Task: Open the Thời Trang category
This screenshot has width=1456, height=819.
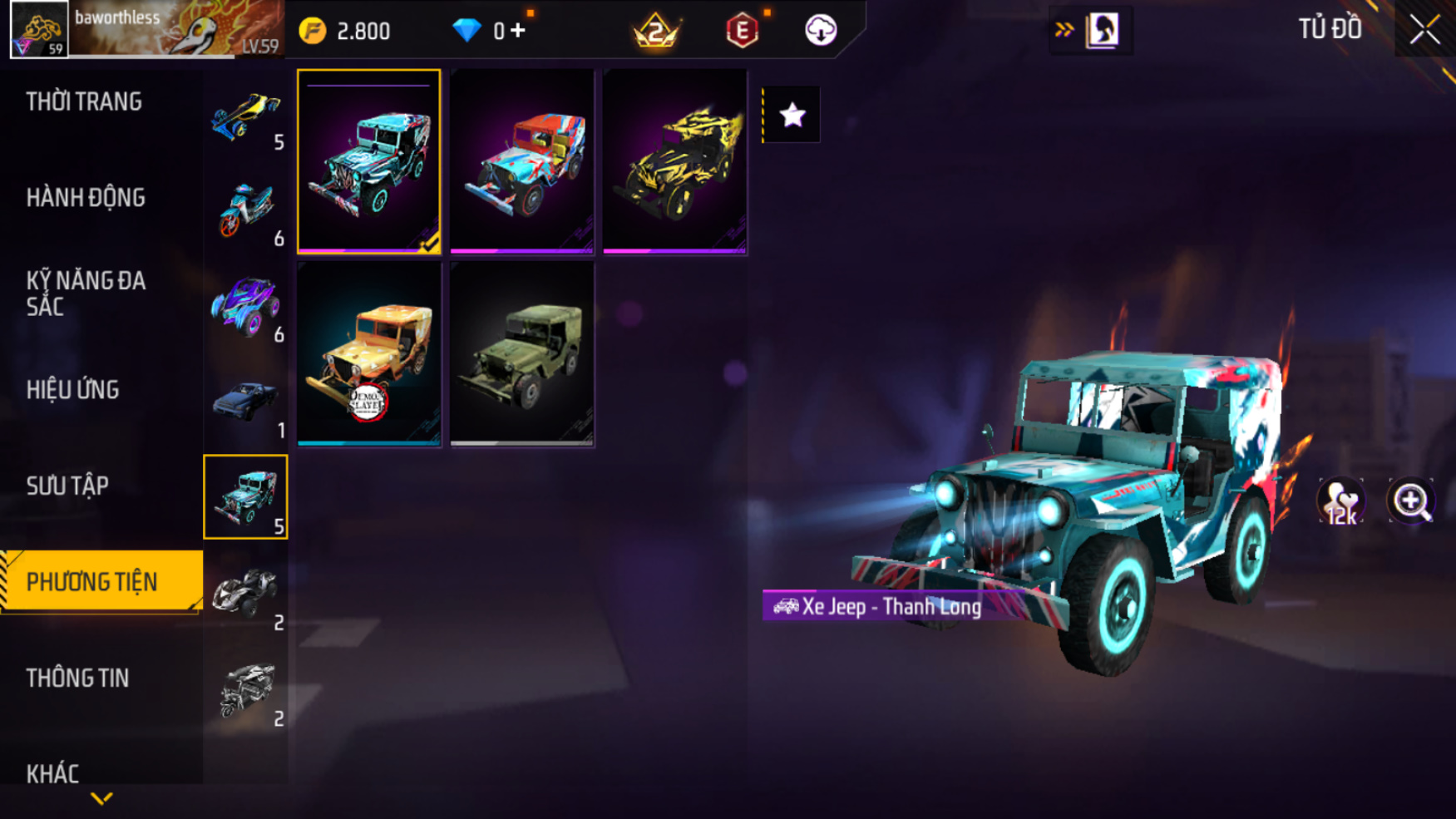Action: click(x=84, y=101)
